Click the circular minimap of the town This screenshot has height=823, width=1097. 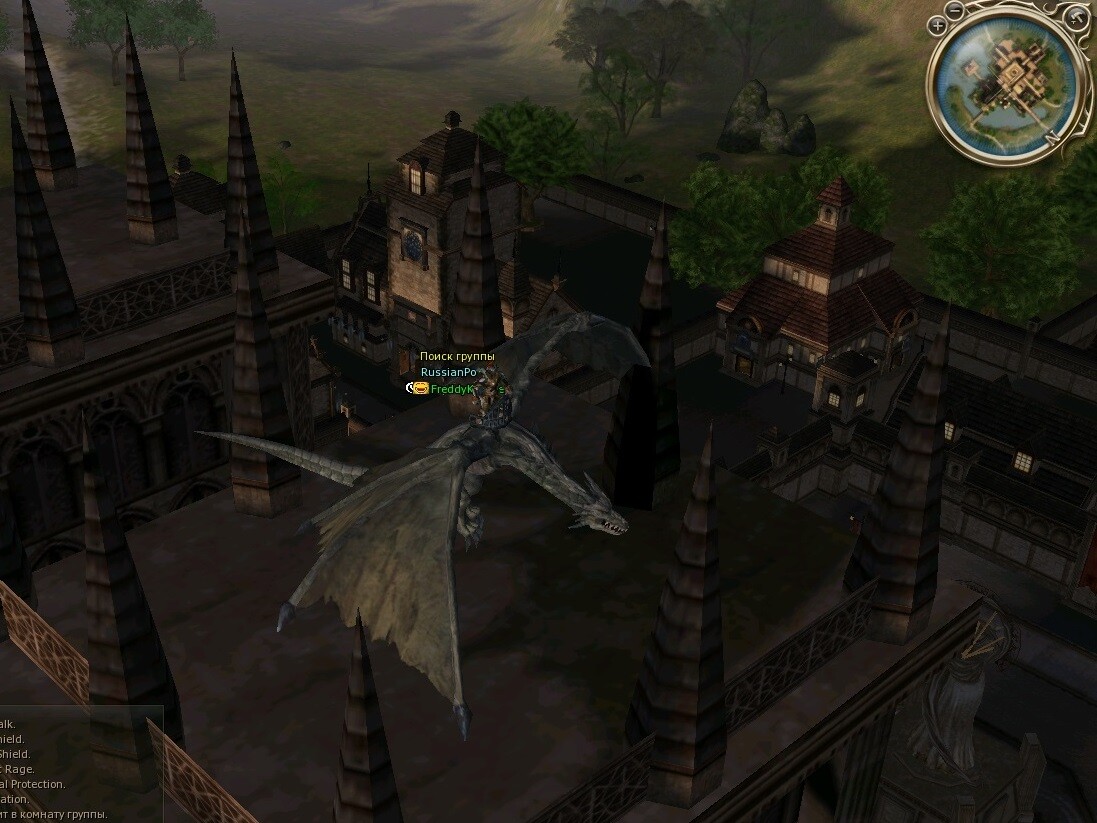click(x=1006, y=88)
